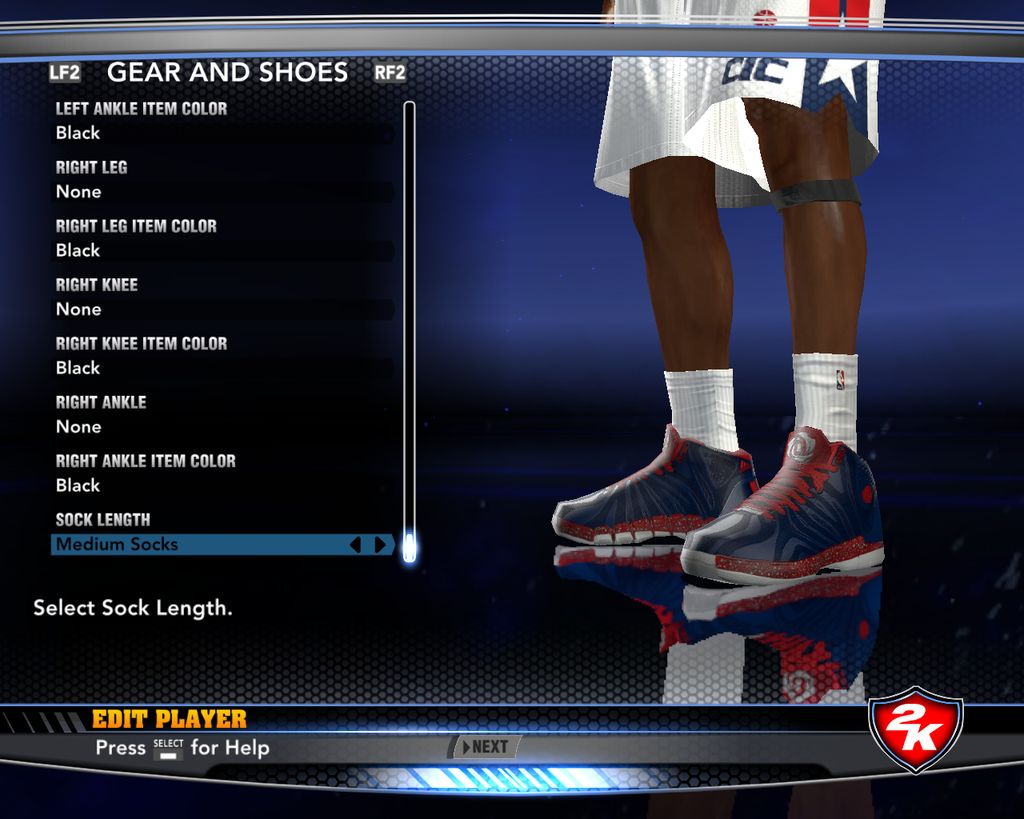The image size is (1024, 819).
Task: Click the gear list scrollbar handle
Action: click(x=408, y=547)
